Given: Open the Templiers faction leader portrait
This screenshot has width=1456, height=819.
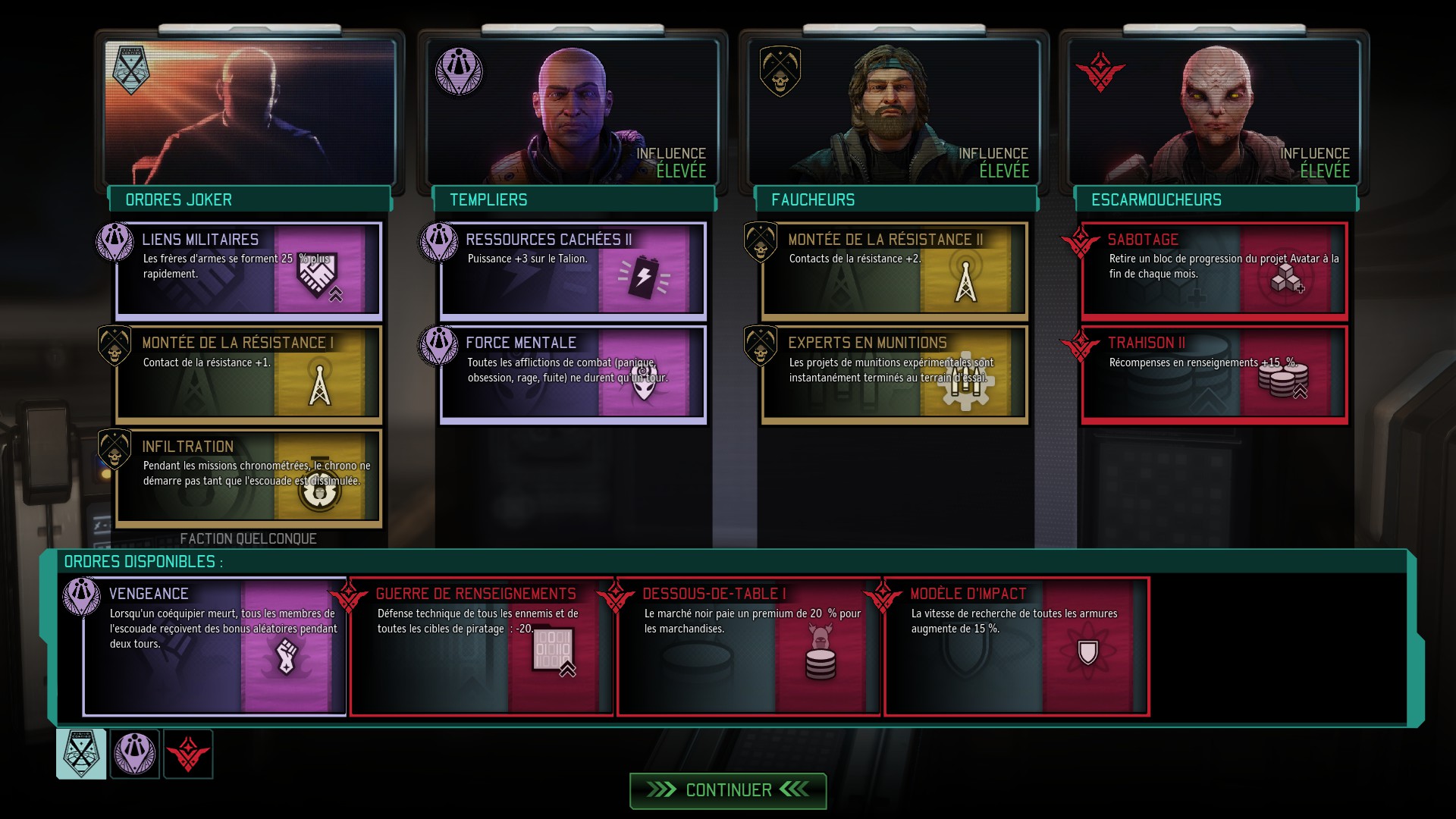Looking at the screenshot, I should tap(573, 111).
